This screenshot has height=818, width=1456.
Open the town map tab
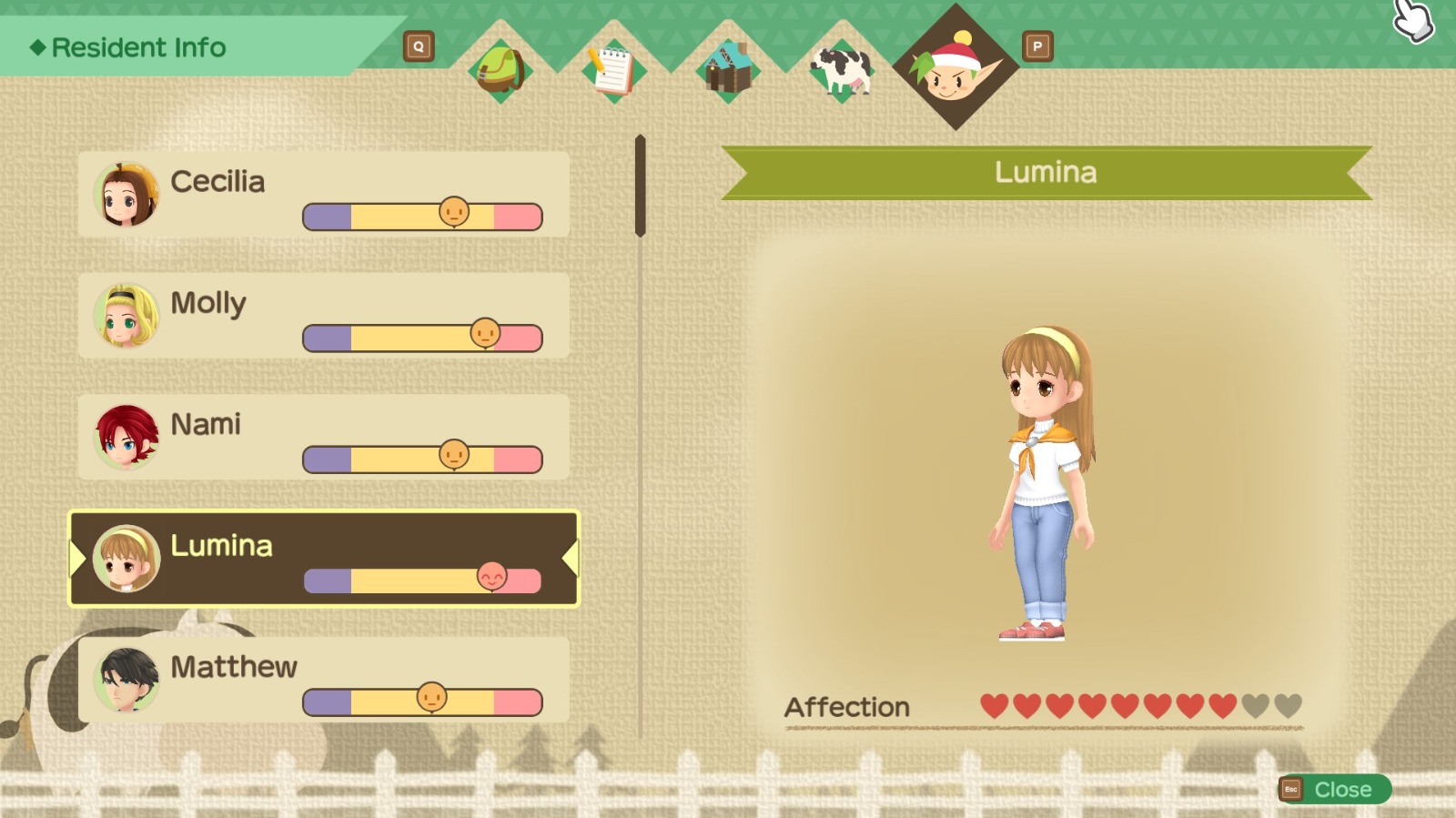click(726, 68)
